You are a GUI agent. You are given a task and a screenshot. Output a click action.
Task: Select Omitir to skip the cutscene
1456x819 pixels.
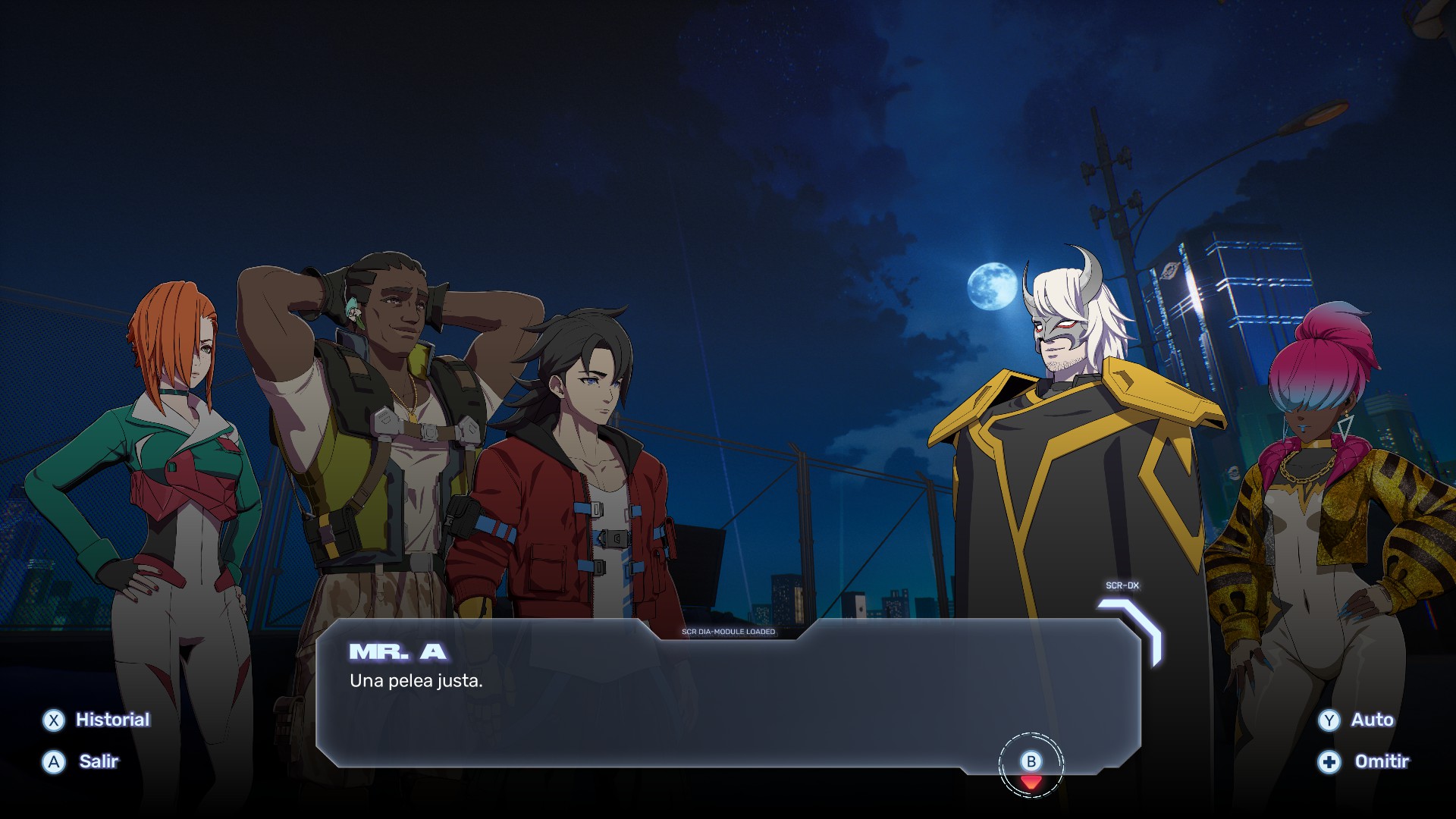(1364, 761)
